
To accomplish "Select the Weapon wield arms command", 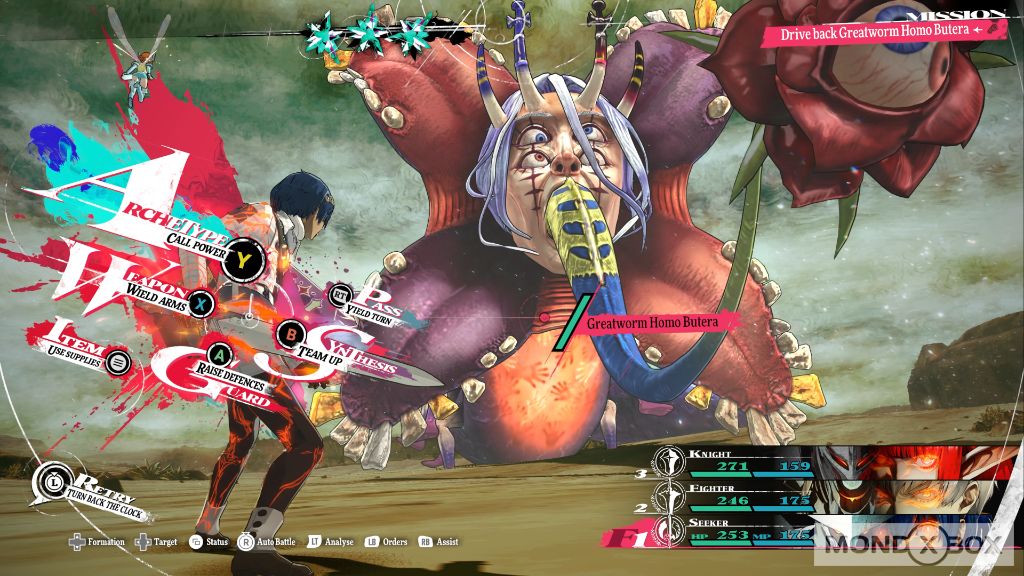I will tap(201, 302).
